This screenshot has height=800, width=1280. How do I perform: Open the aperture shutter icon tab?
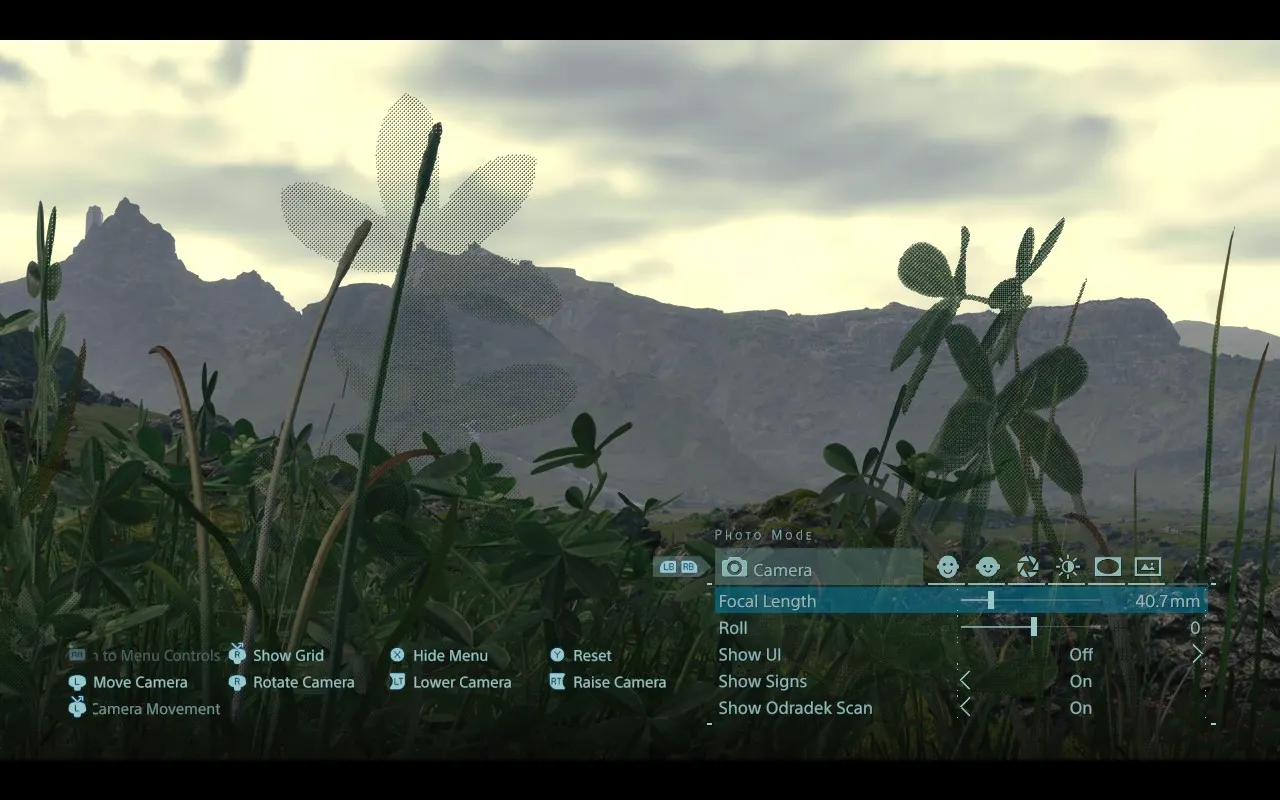[1028, 568]
